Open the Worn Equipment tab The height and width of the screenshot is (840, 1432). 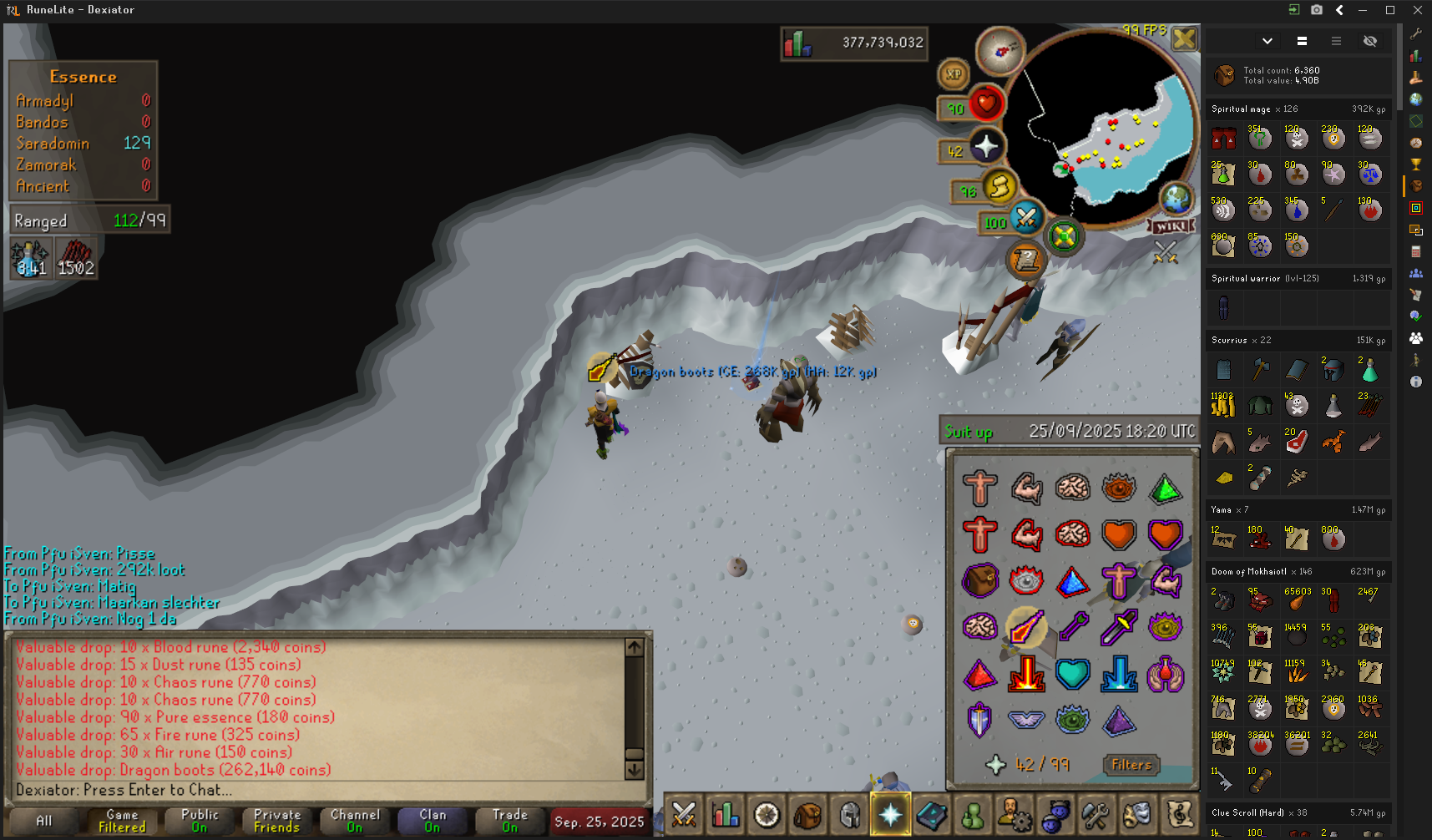849,815
